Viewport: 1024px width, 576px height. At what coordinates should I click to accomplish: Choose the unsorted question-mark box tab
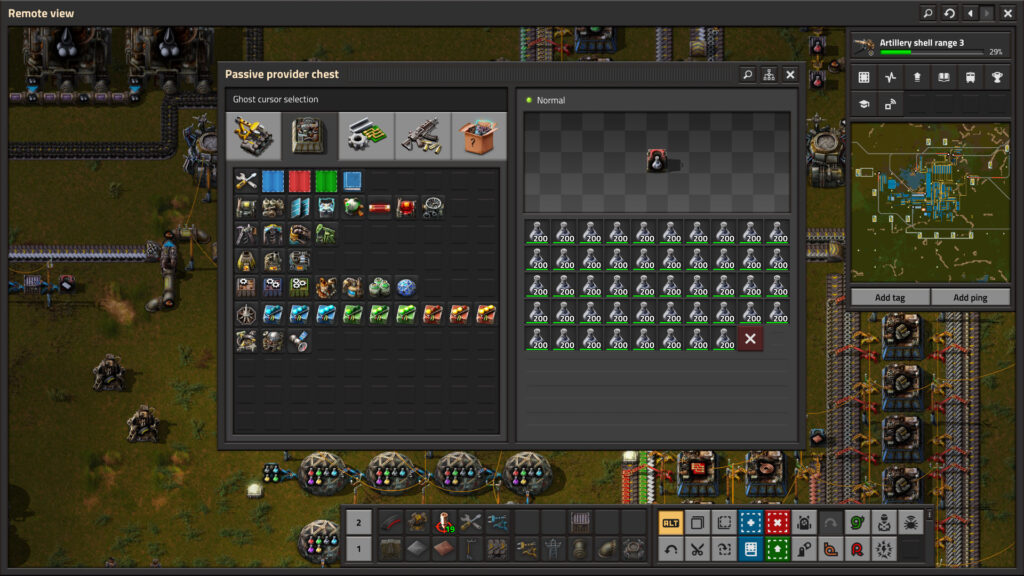(x=478, y=136)
